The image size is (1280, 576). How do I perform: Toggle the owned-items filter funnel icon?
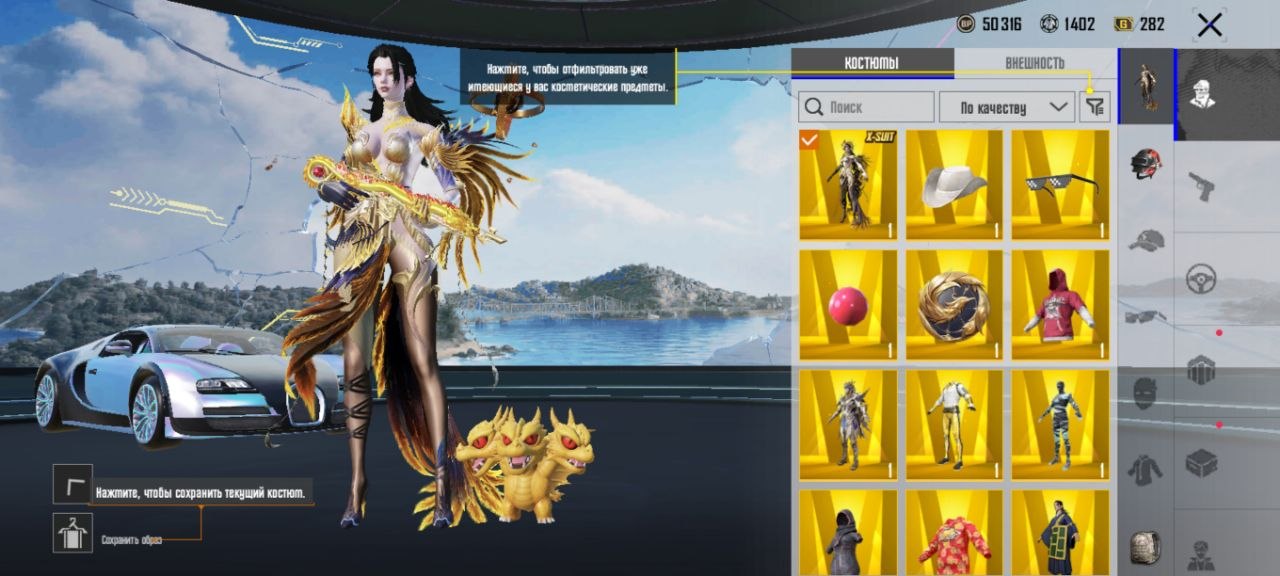coord(1094,107)
